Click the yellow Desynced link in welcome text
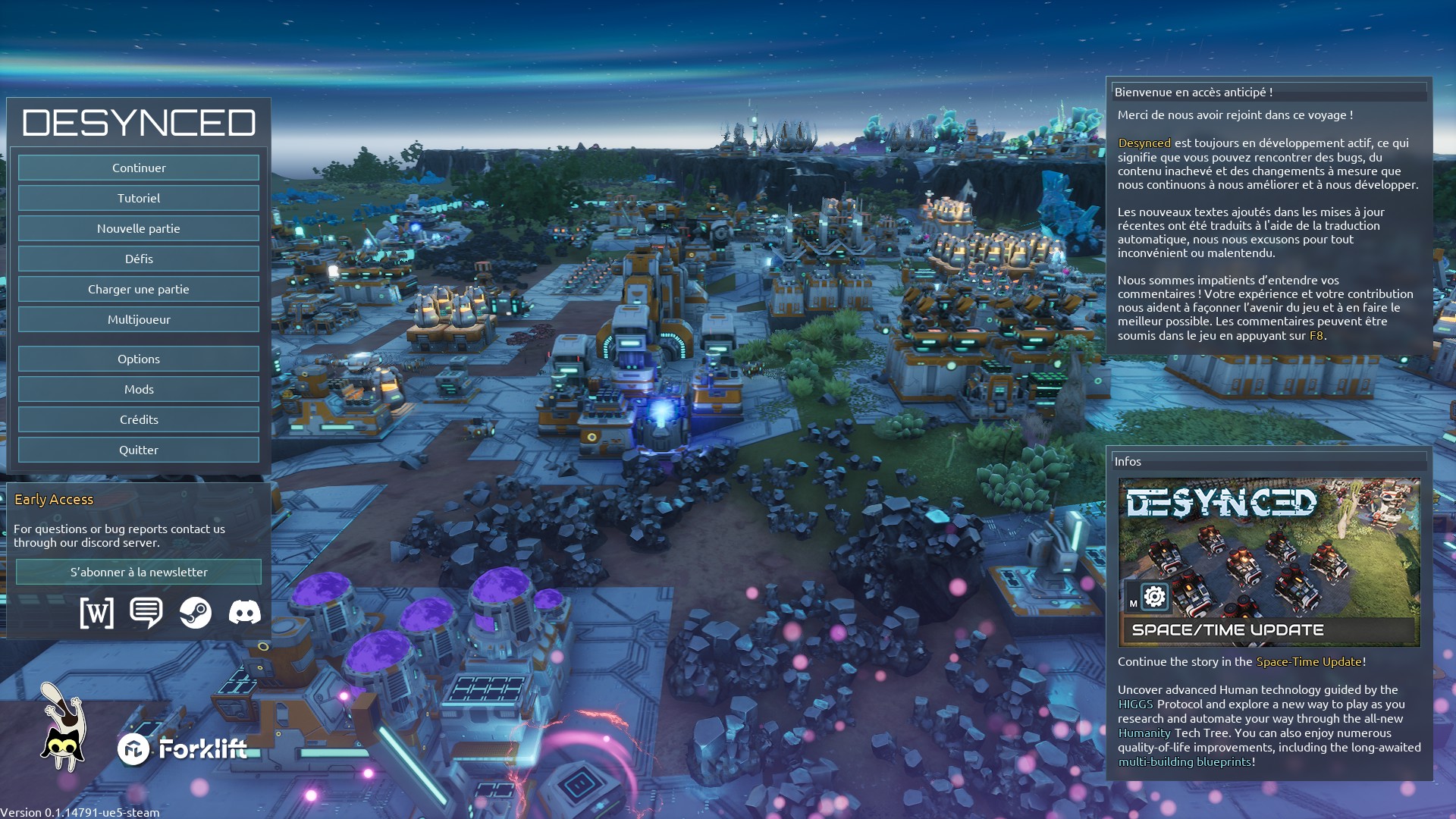The height and width of the screenshot is (819, 1456). [x=1144, y=143]
